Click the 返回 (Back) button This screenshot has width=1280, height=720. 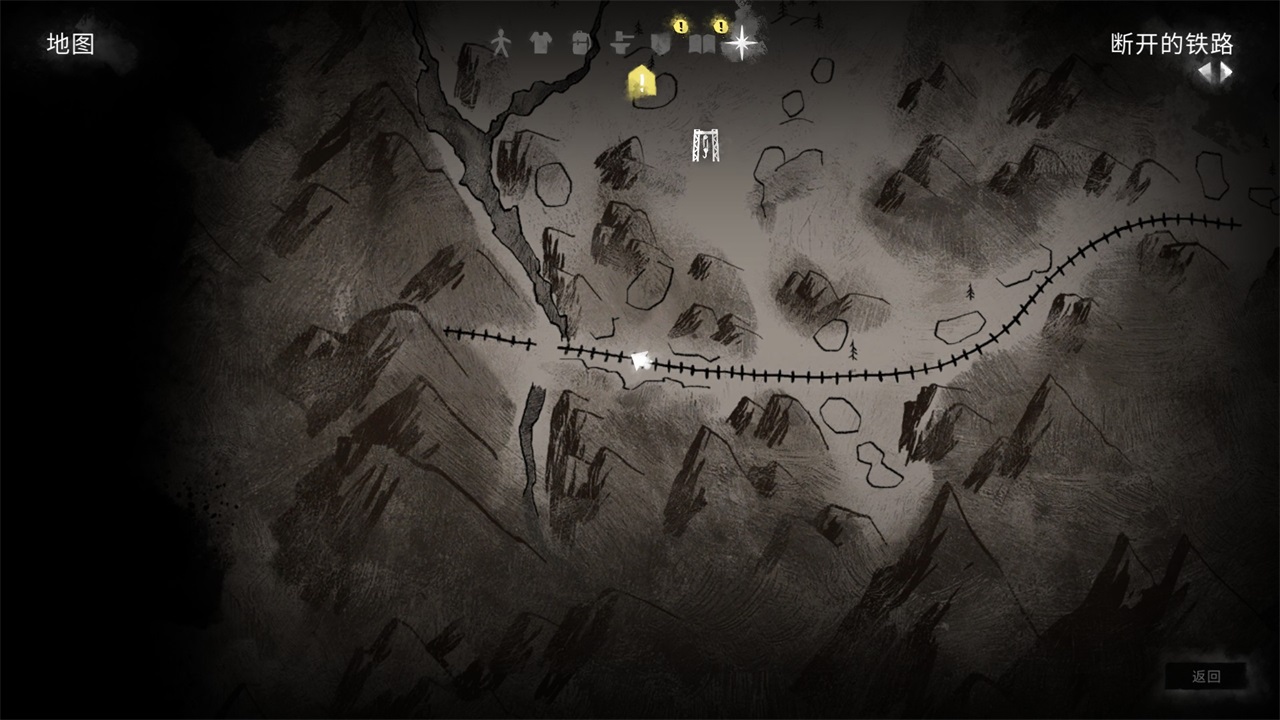pos(1206,677)
